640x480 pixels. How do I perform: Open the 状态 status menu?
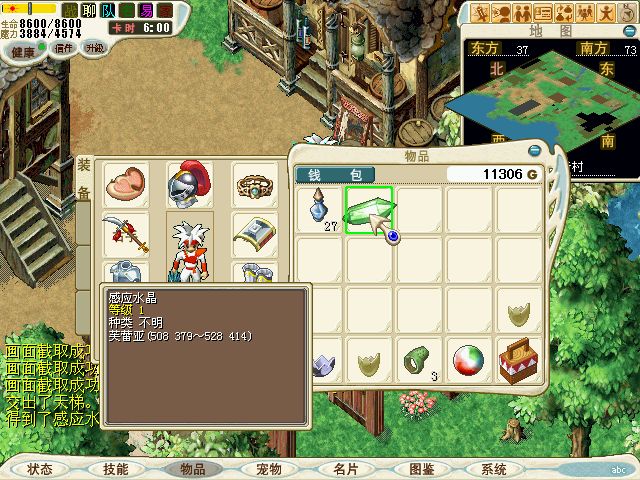(40, 469)
